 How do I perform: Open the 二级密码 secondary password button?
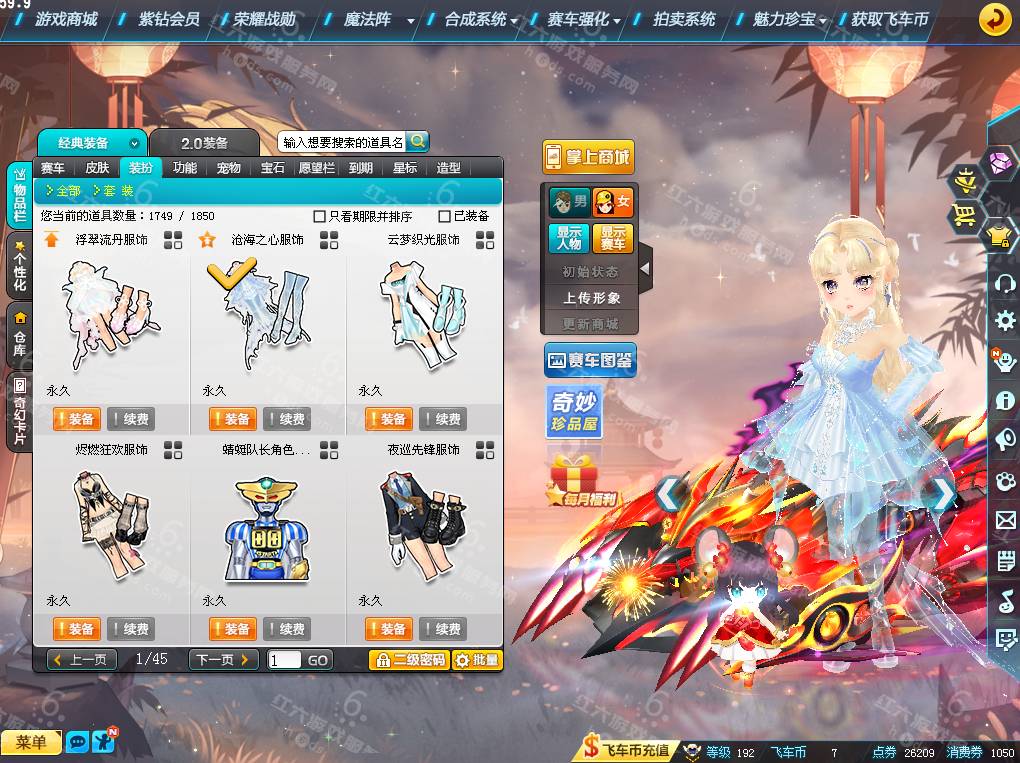point(409,660)
